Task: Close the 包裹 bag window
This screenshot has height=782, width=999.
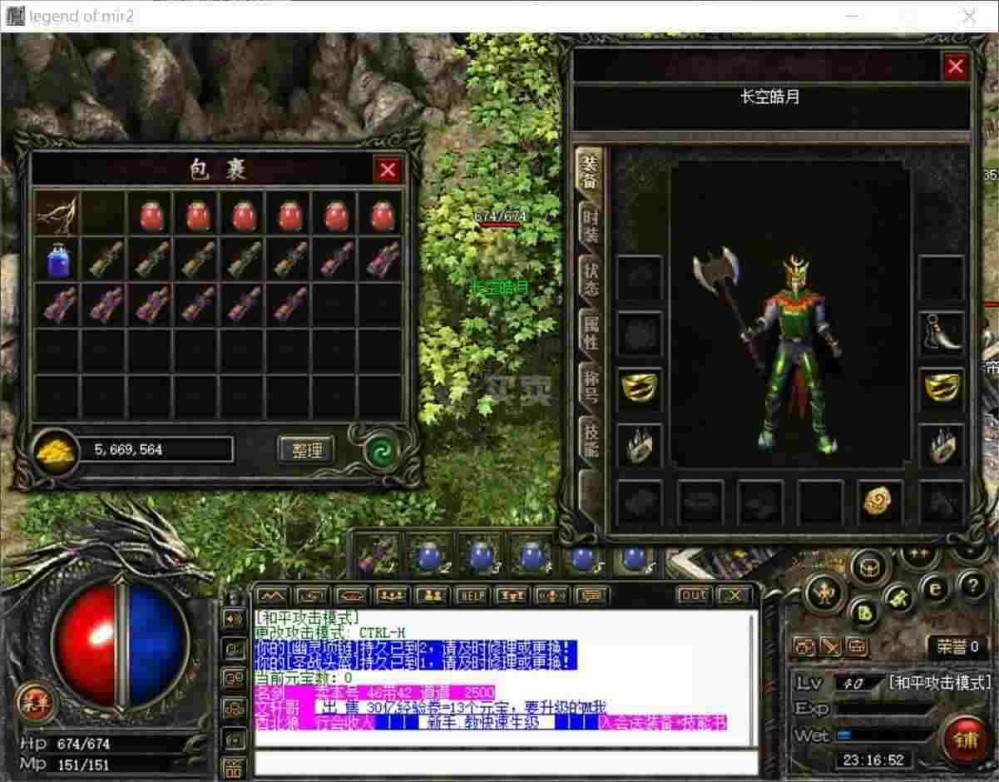Action: pos(388,170)
